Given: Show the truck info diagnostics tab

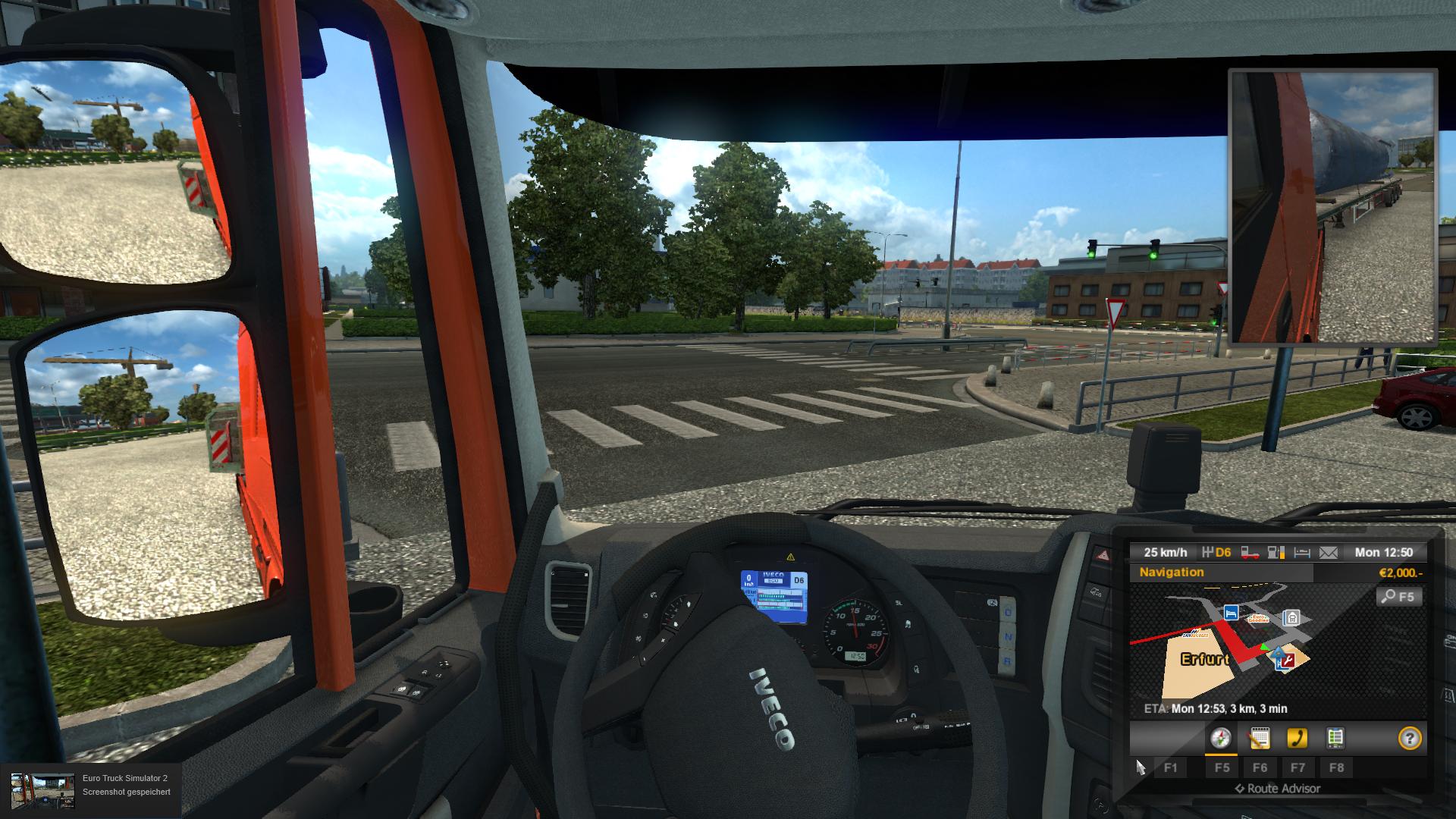Looking at the screenshot, I should (1335, 738).
